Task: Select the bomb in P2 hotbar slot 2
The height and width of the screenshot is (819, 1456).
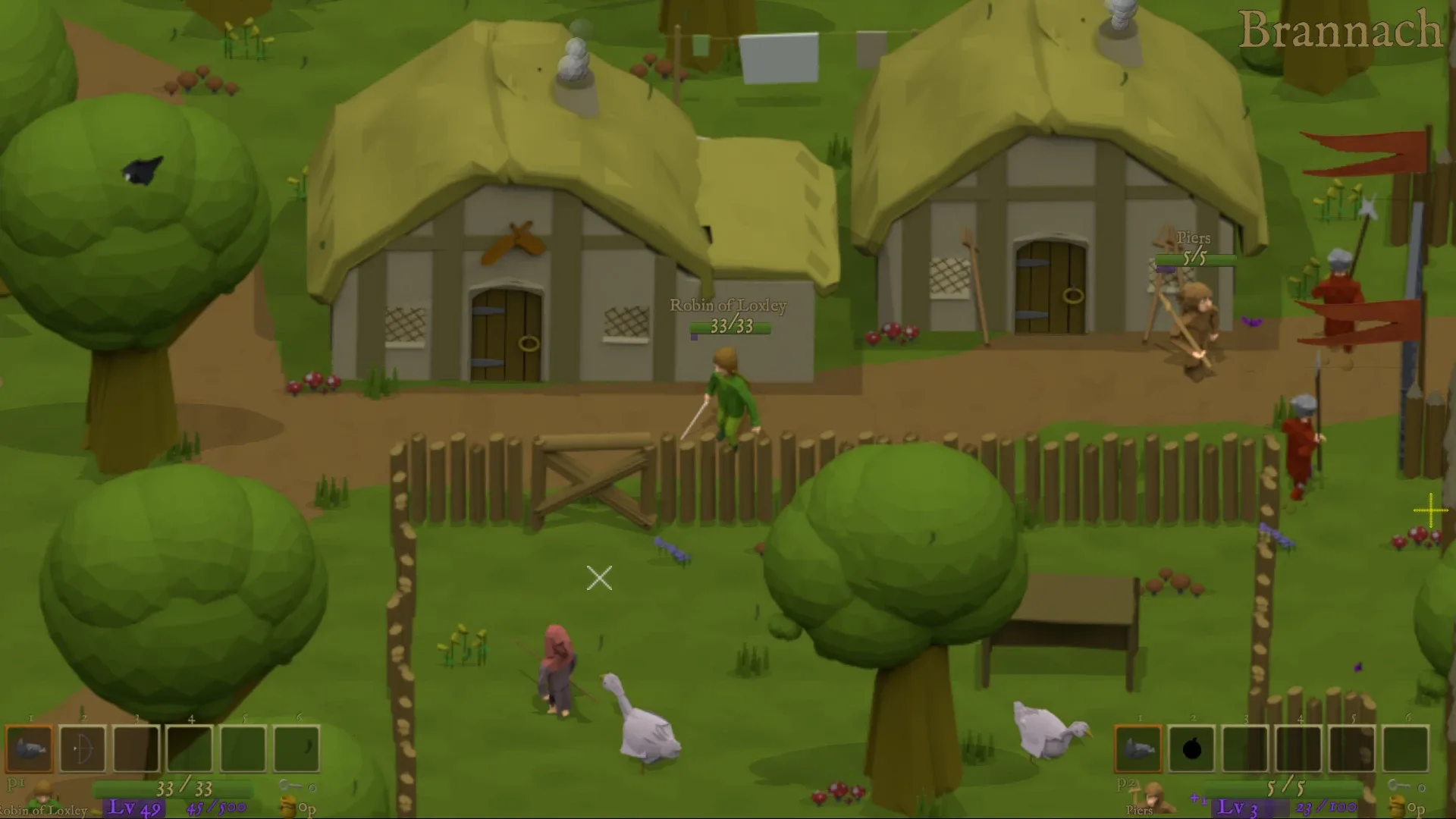Action: tap(1192, 749)
